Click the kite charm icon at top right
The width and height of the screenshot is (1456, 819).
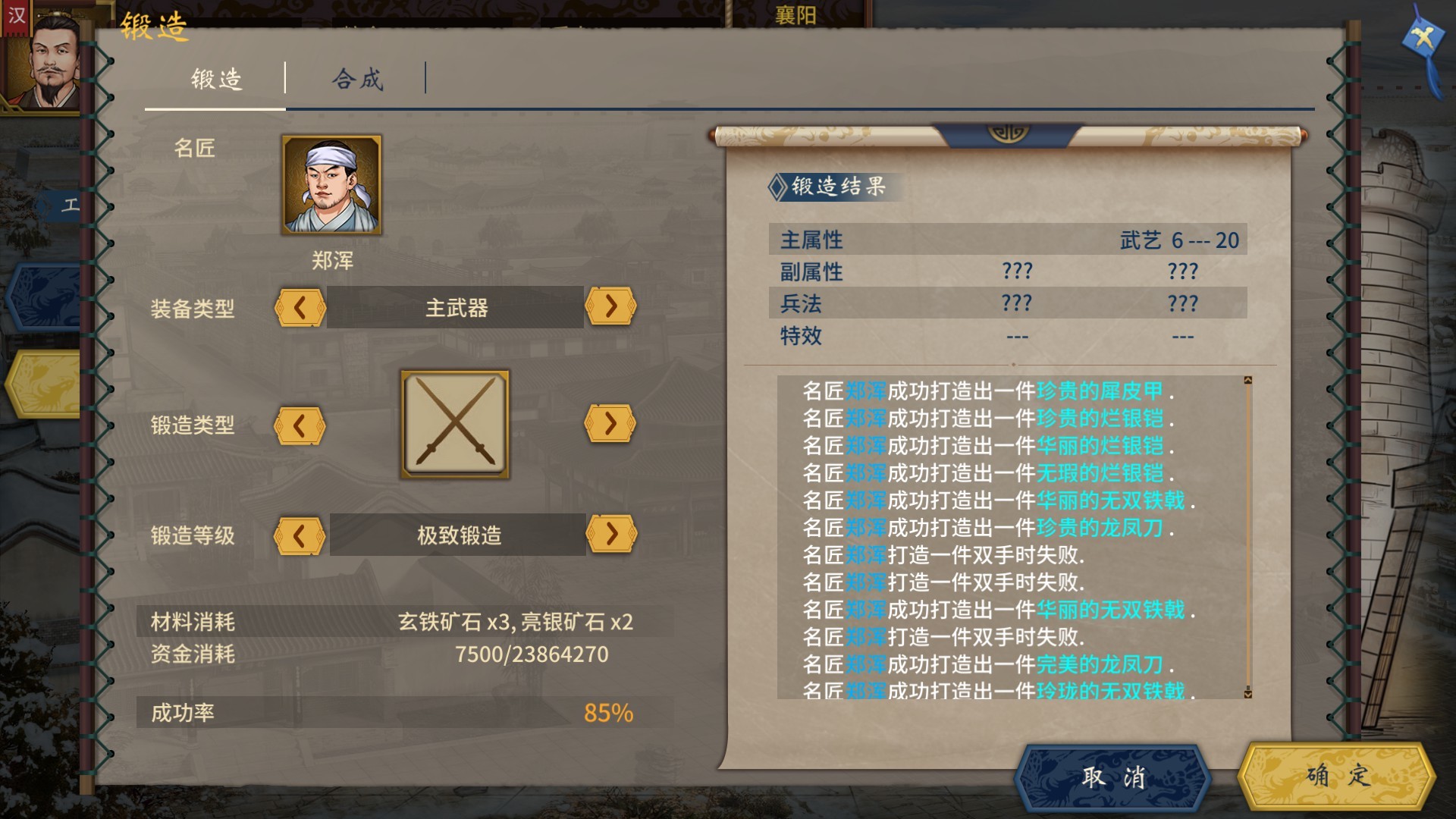(x=1424, y=34)
